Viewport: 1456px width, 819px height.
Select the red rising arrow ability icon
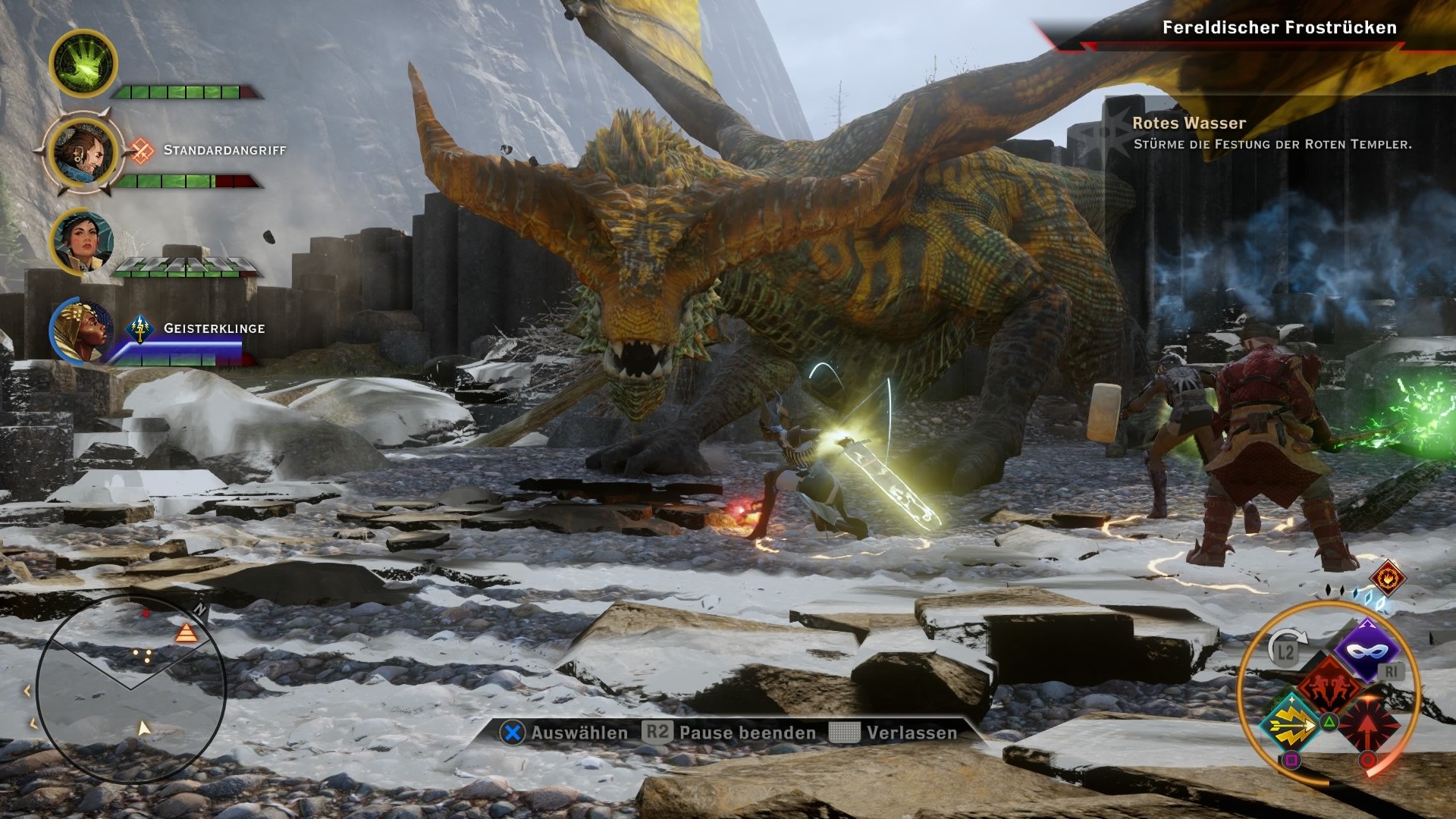(x=1367, y=724)
